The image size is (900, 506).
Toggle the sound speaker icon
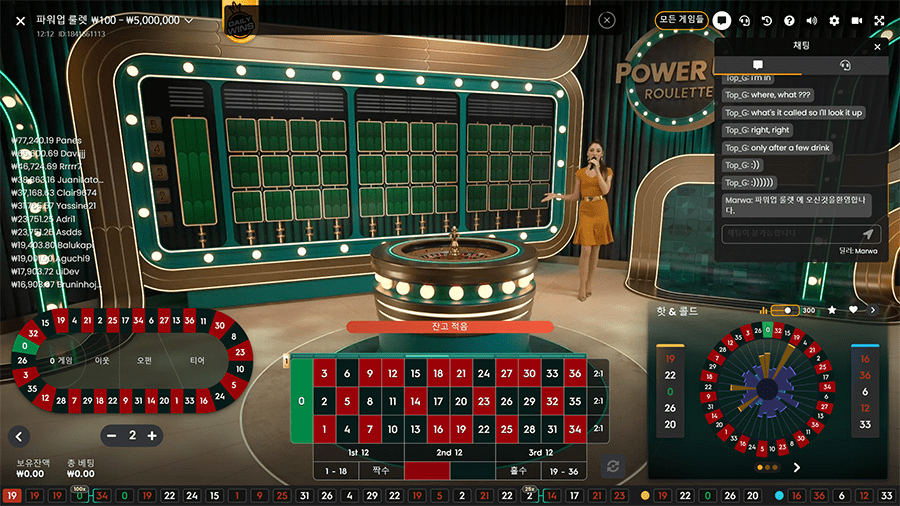[811, 20]
